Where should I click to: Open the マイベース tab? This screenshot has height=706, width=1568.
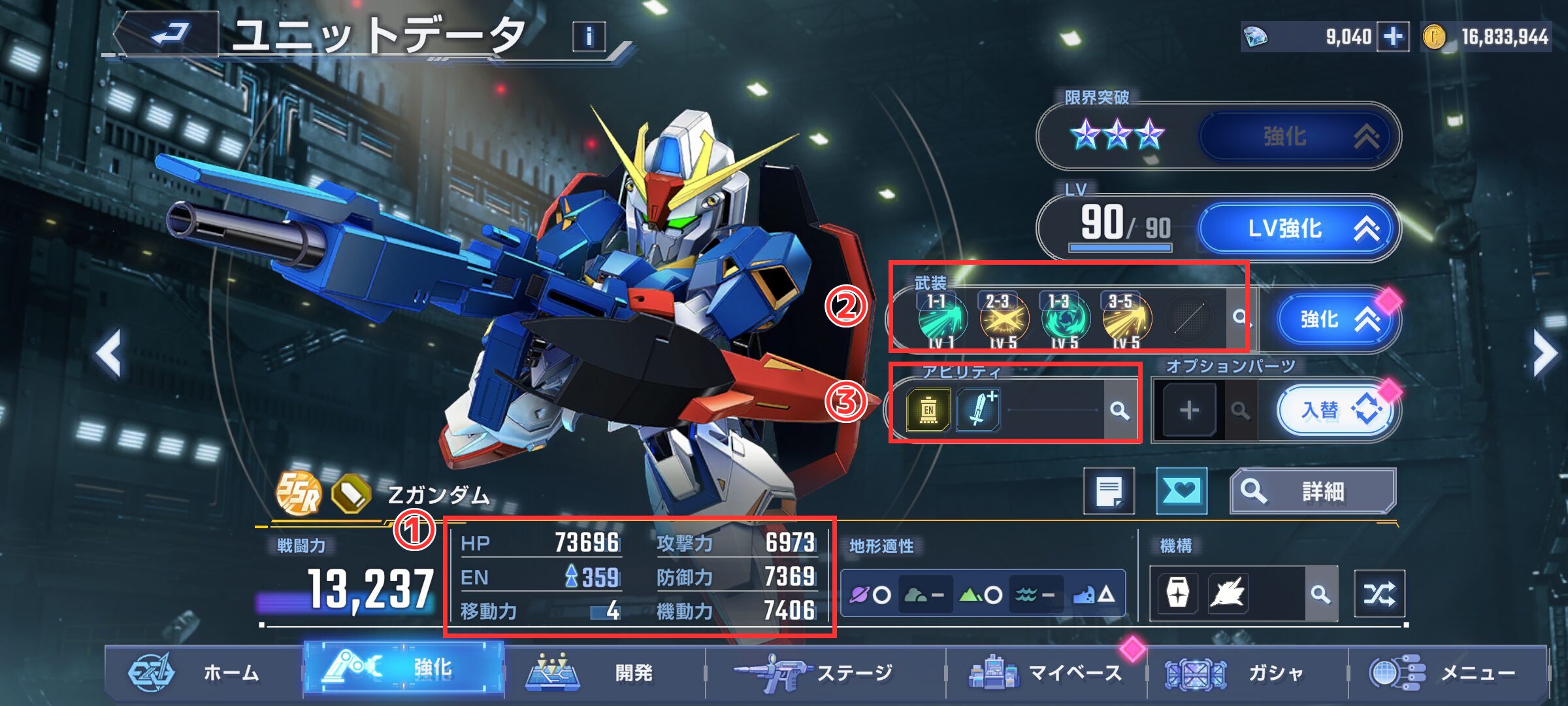click(x=1045, y=673)
